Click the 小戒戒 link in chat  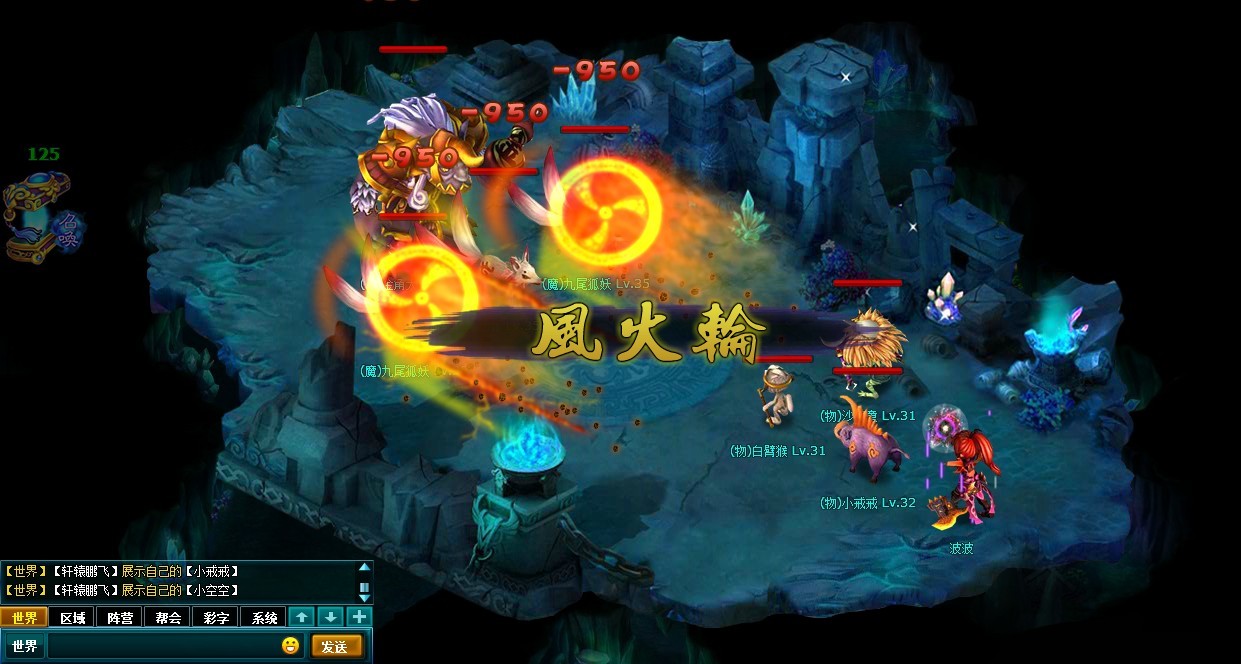[212, 571]
